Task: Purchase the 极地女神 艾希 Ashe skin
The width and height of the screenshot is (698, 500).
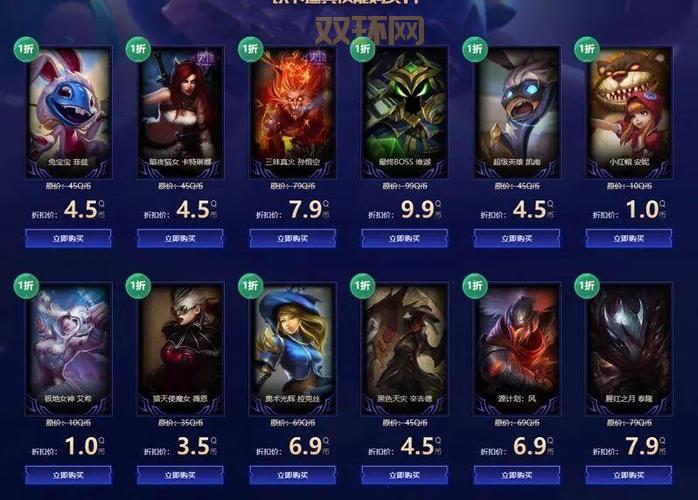Action: [x=68, y=475]
